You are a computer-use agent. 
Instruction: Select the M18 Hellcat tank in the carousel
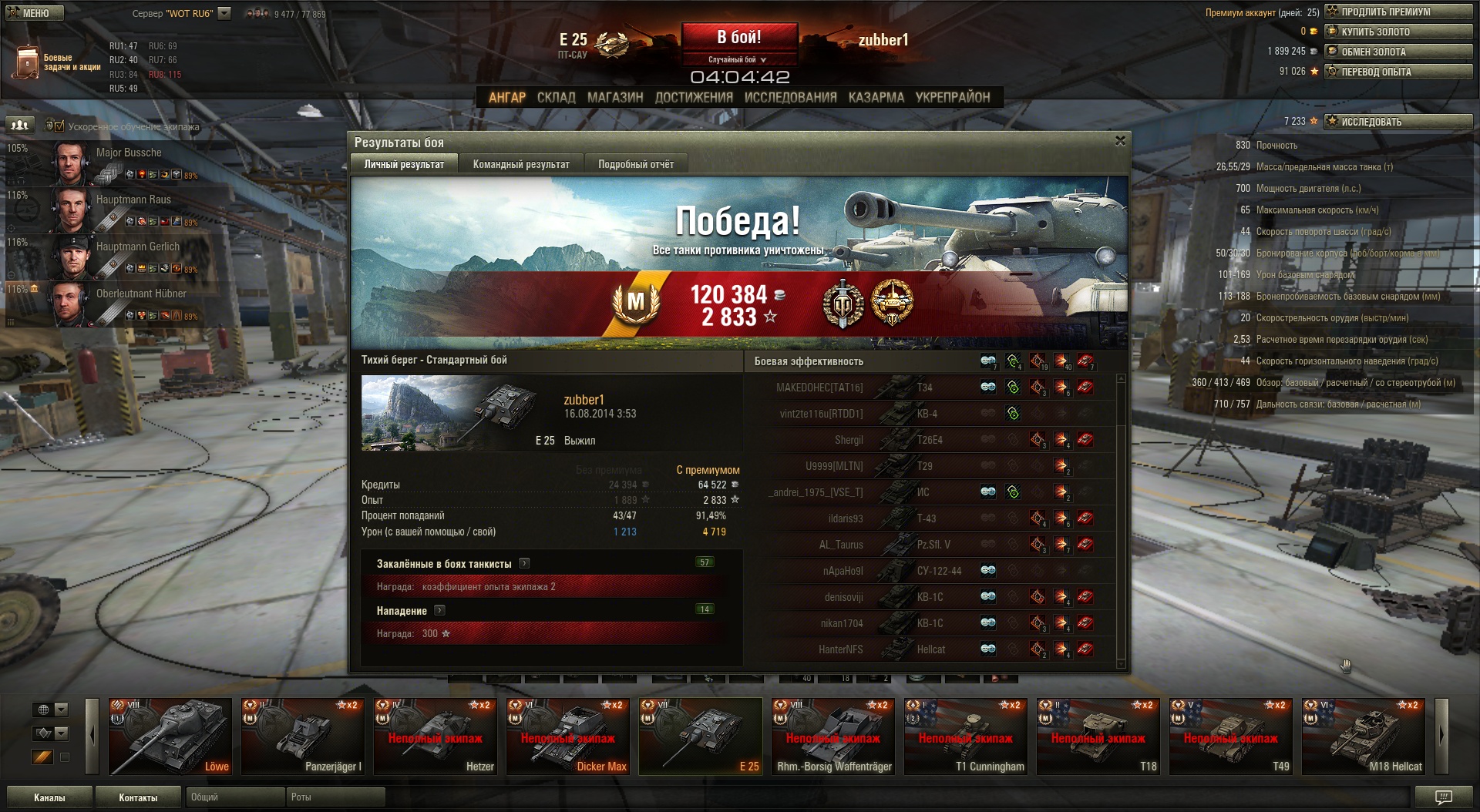(1363, 736)
